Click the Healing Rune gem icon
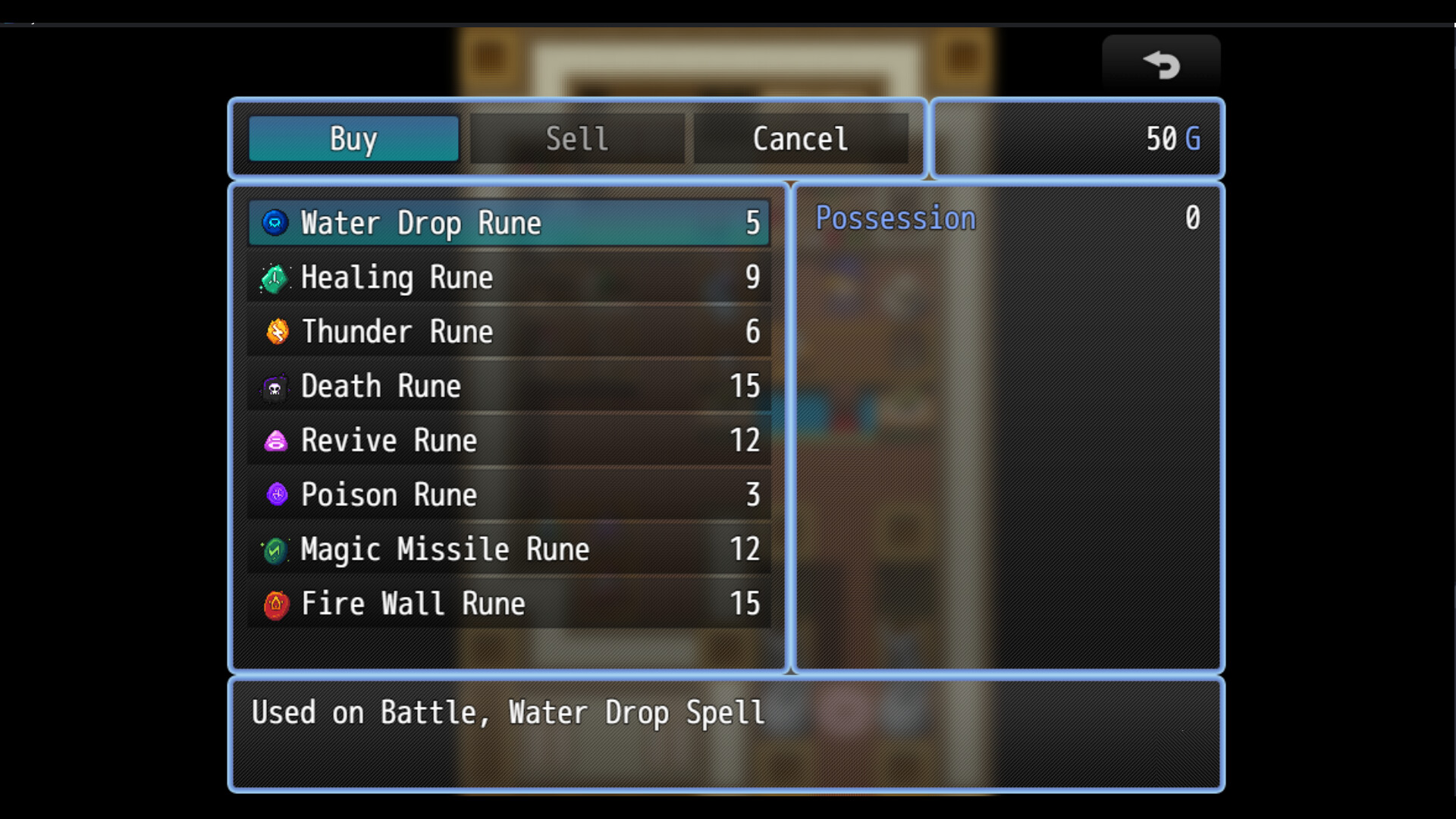The width and height of the screenshot is (1456, 819). [275, 277]
